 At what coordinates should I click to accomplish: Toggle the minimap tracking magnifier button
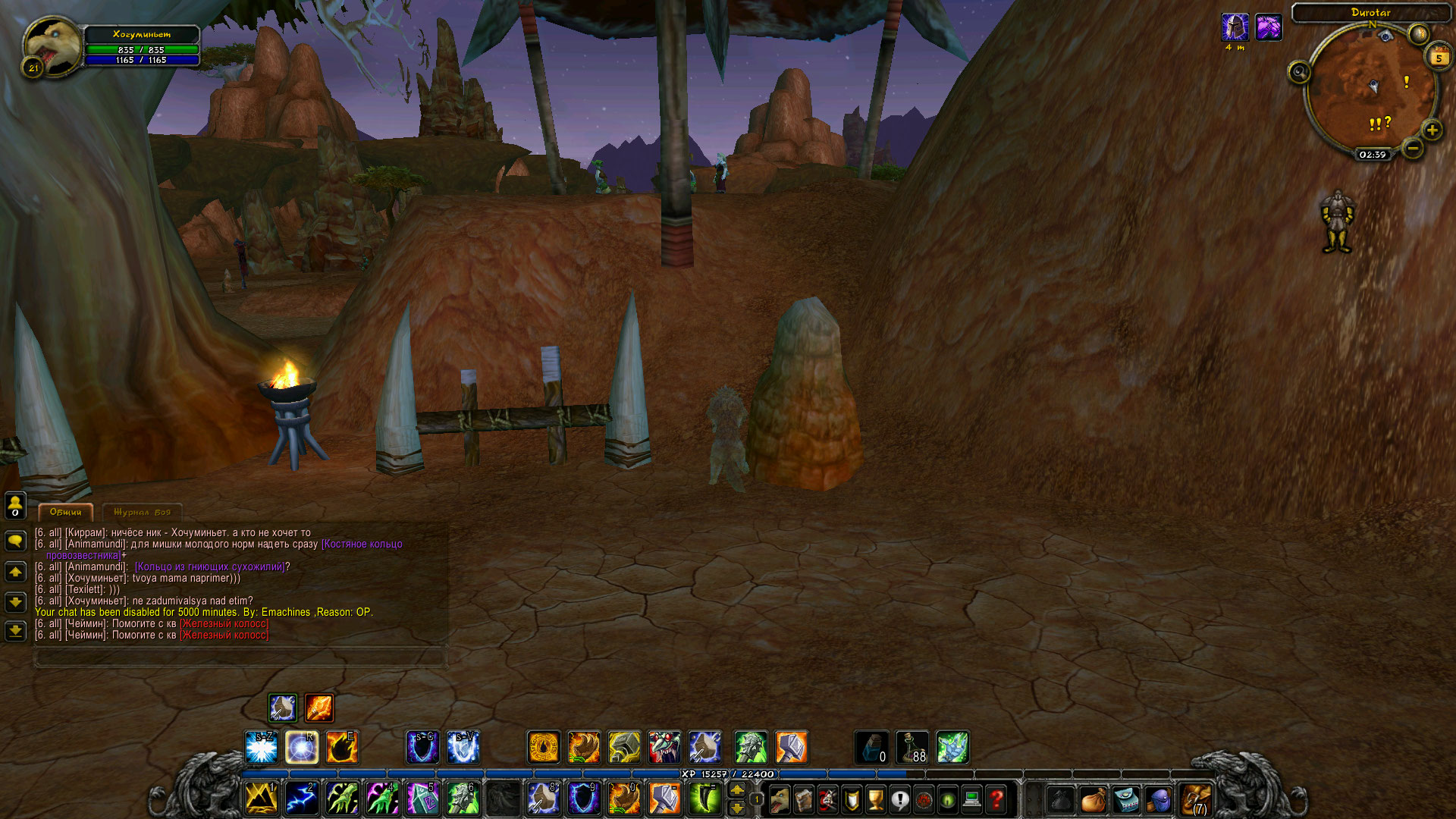click(1299, 72)
